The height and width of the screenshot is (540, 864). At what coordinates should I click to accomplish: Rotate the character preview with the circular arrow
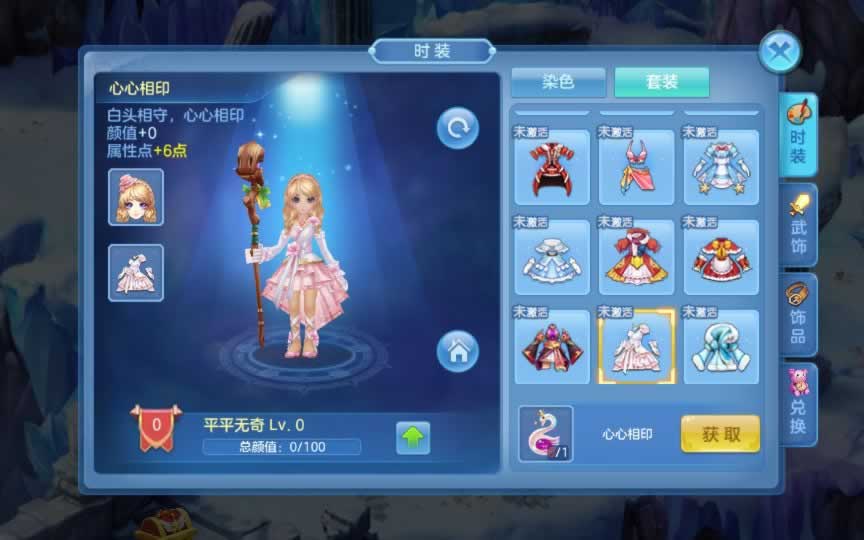[x=457, y=128]
